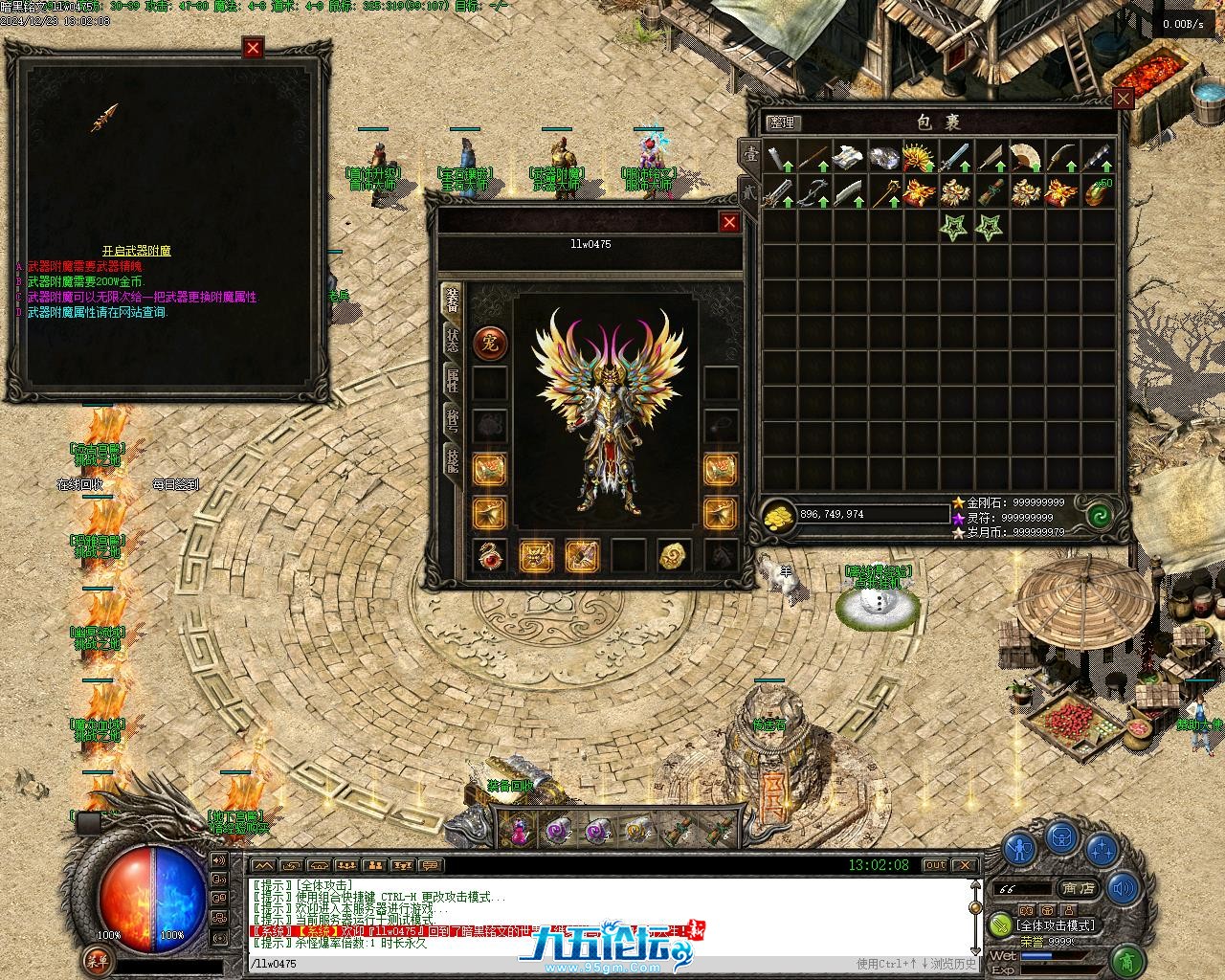Close the 包裹 inventory window
This screenshot has width=1225, height=980.
click(1123, 98)
